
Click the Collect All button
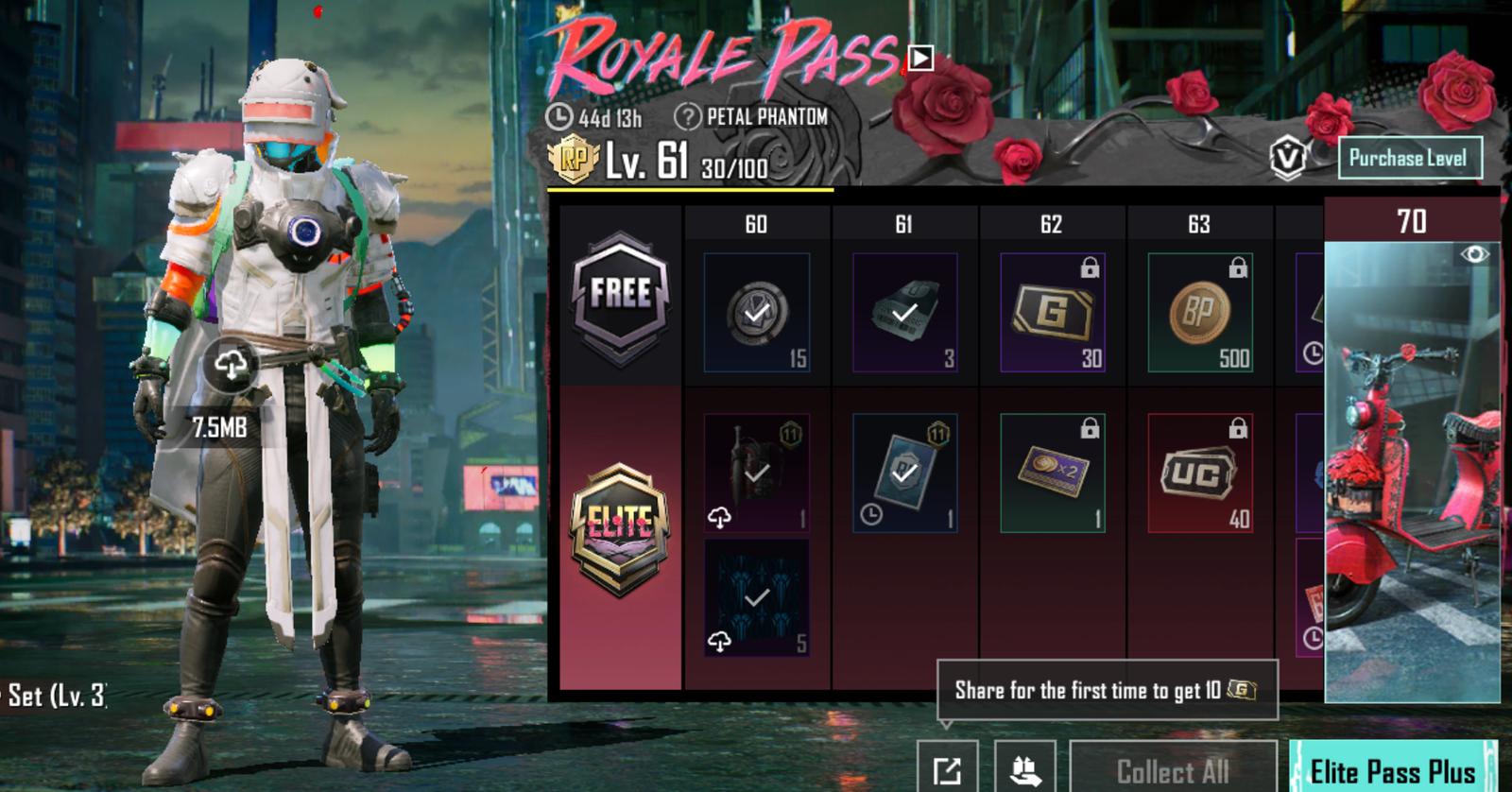pos(1172,767)
